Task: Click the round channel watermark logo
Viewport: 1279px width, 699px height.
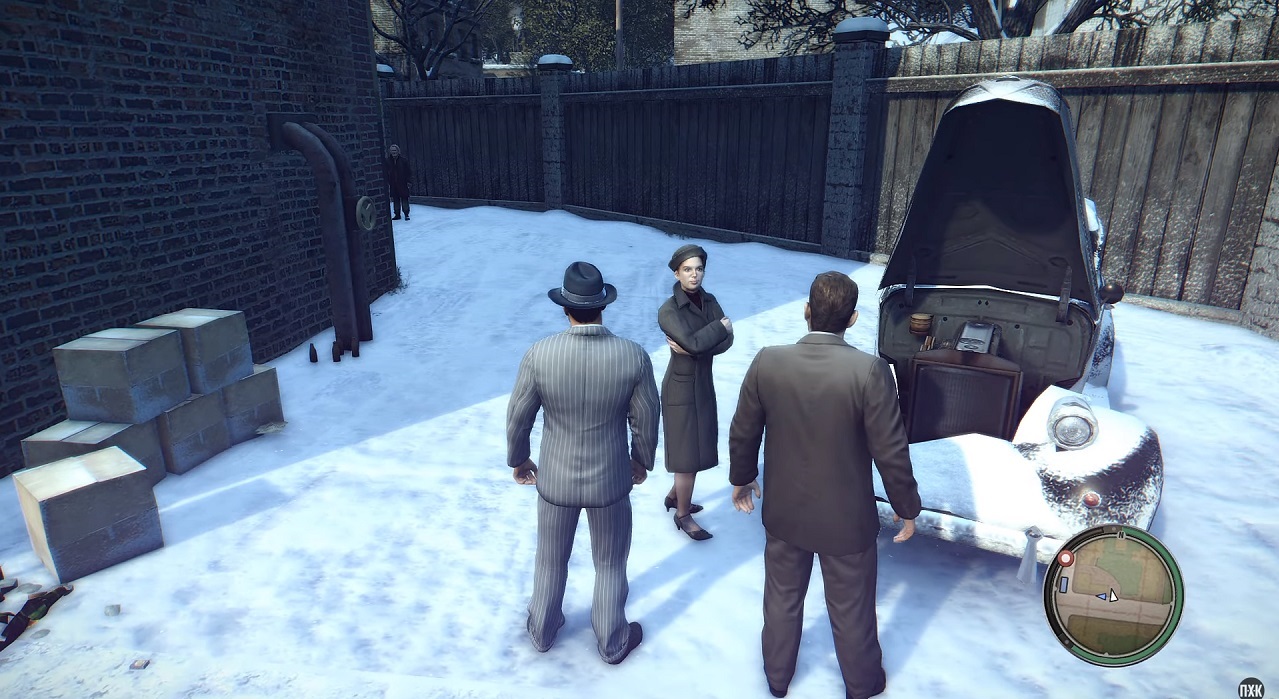Action: tap(1251, 688)
